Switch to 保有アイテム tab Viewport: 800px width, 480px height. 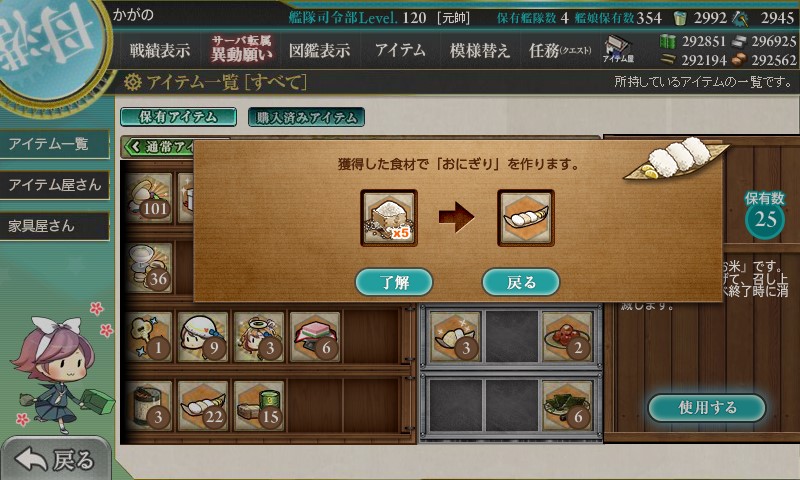click(178, 117)
